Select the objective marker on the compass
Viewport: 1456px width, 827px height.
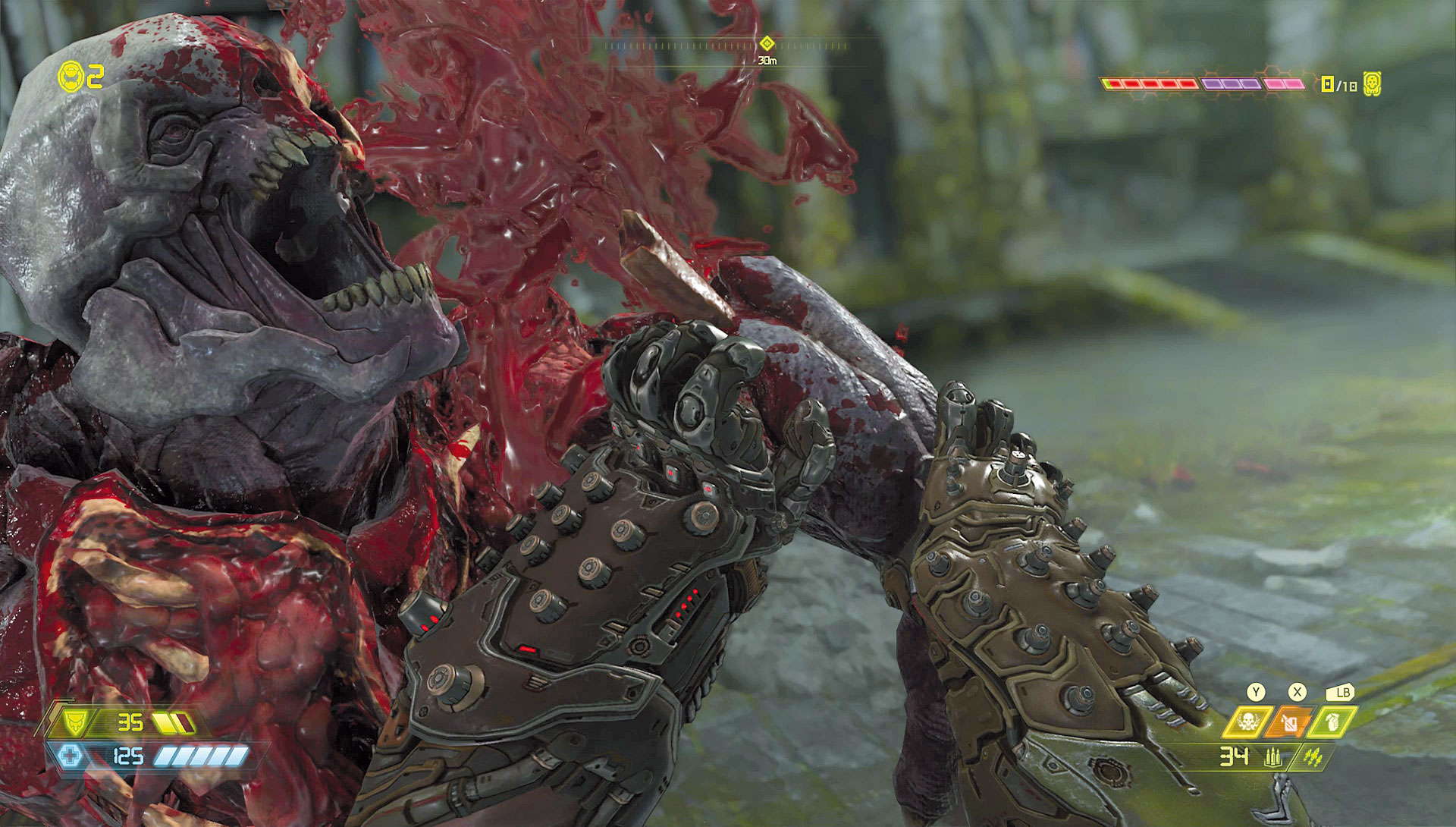(x=767, y=42)
